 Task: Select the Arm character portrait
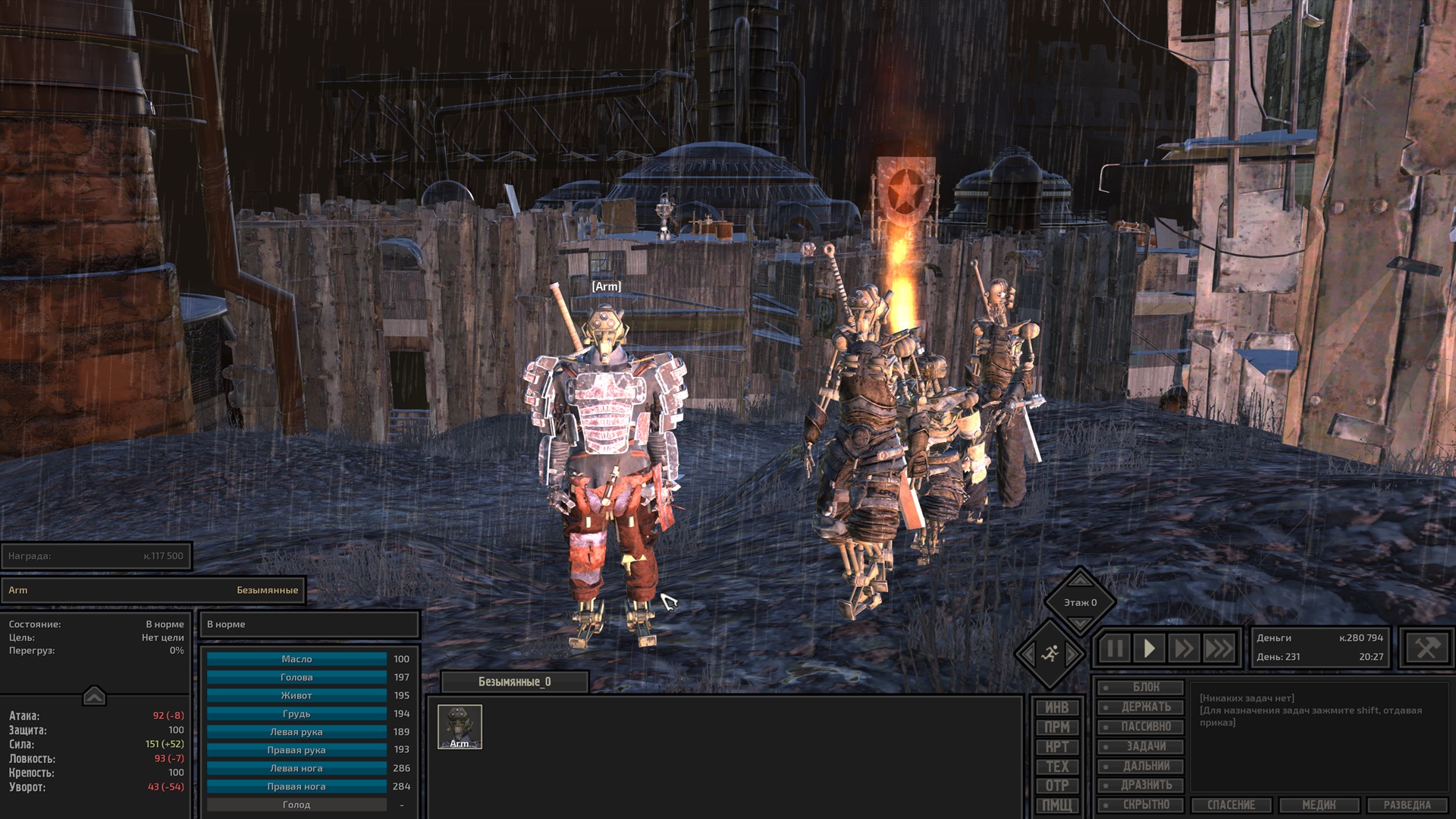click(460, 726)
